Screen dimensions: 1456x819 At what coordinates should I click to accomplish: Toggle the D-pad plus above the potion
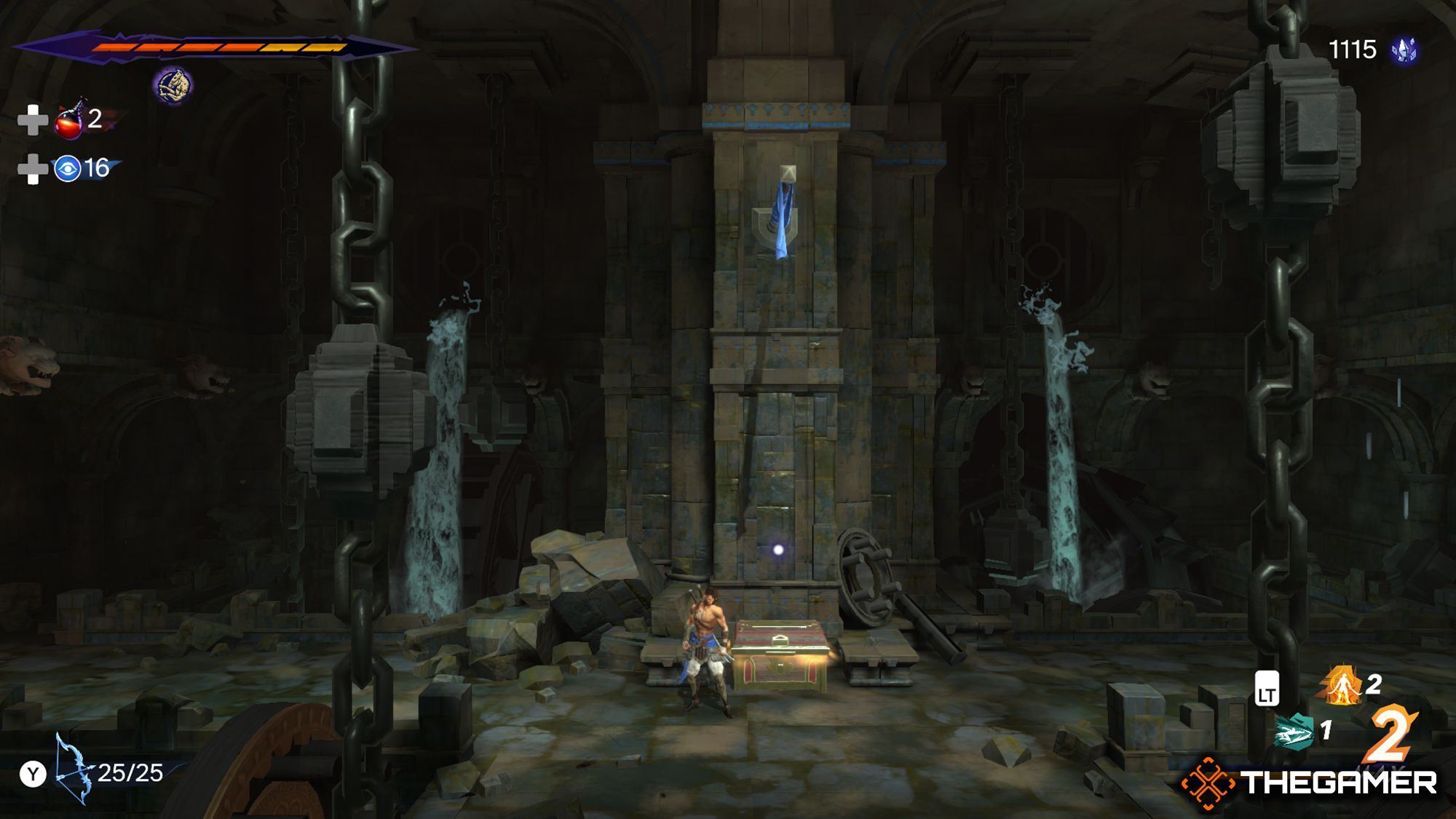31,120
